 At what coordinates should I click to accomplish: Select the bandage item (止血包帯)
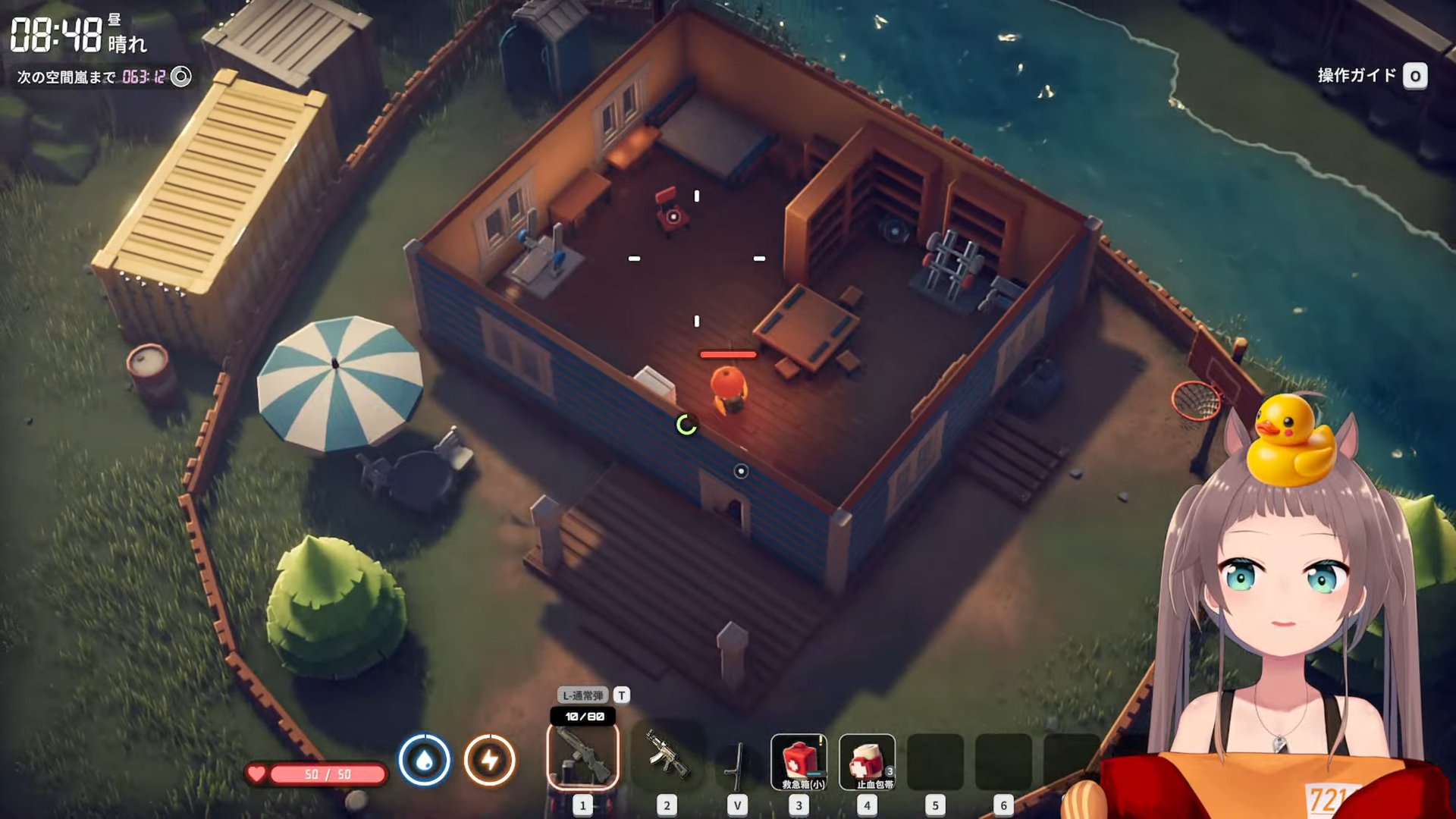[867, 761]
